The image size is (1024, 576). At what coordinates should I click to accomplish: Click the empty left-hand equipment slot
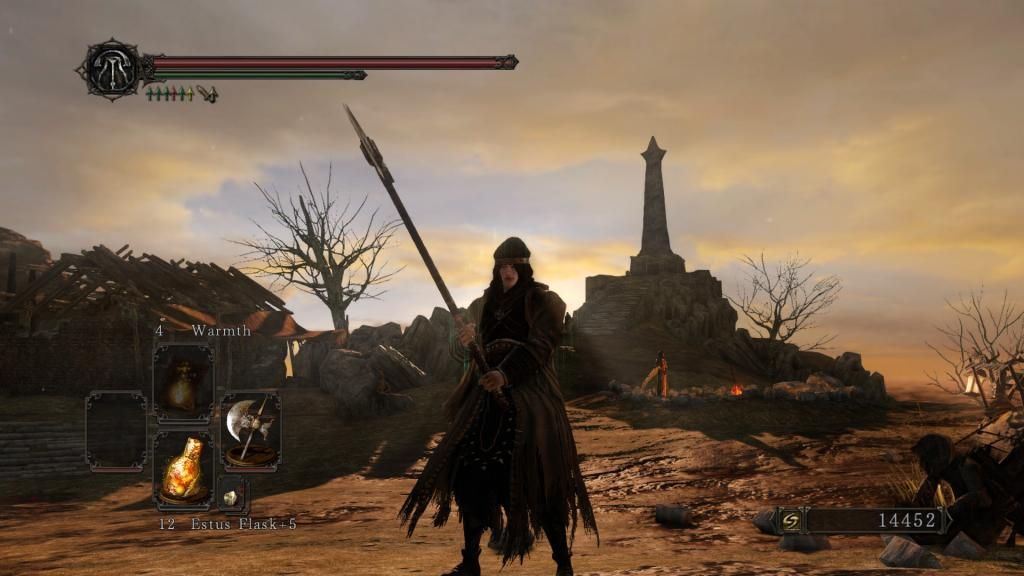tap(116, 430)
